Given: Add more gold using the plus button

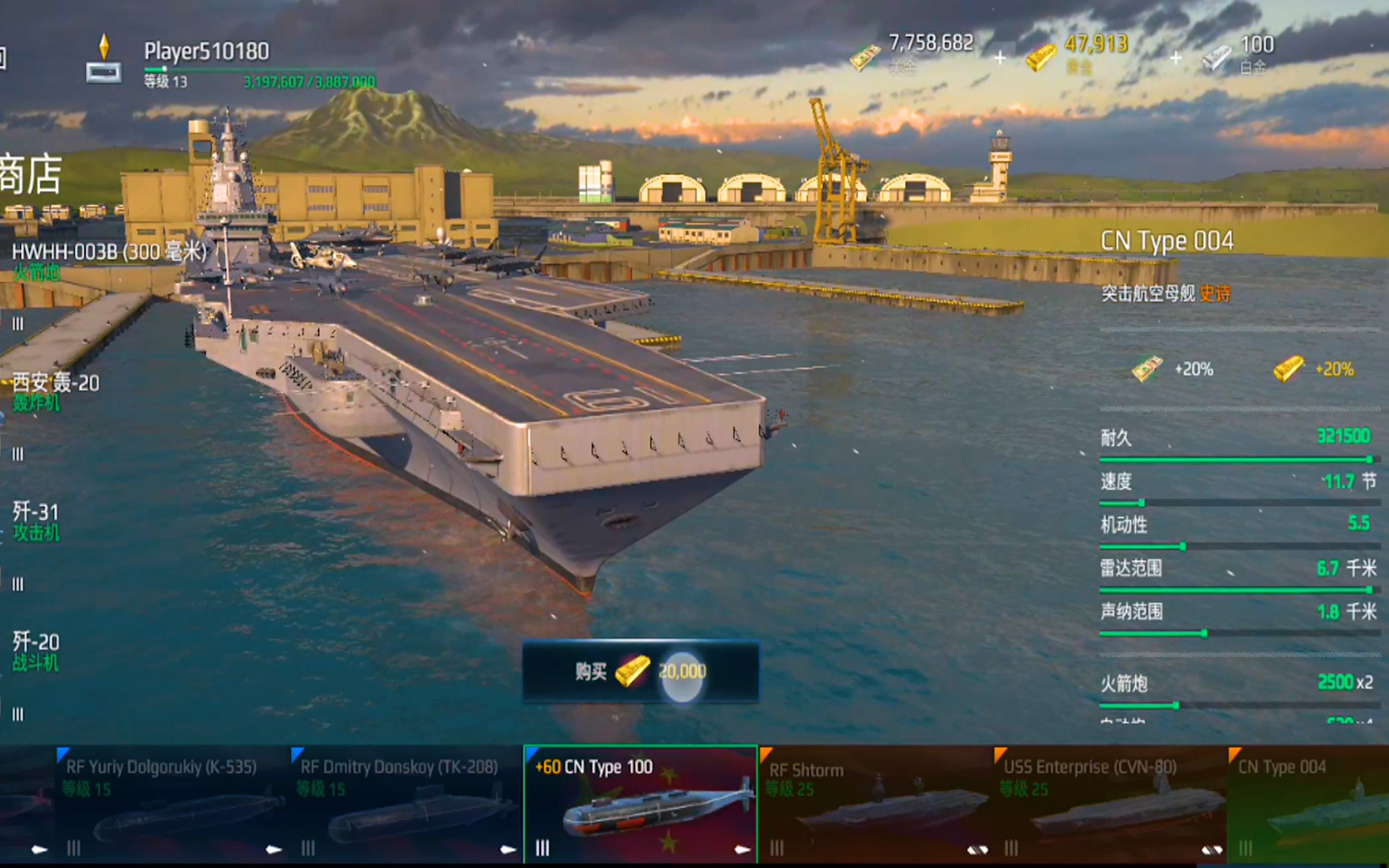Looking at the screenshot, I should coord(1175,58).
